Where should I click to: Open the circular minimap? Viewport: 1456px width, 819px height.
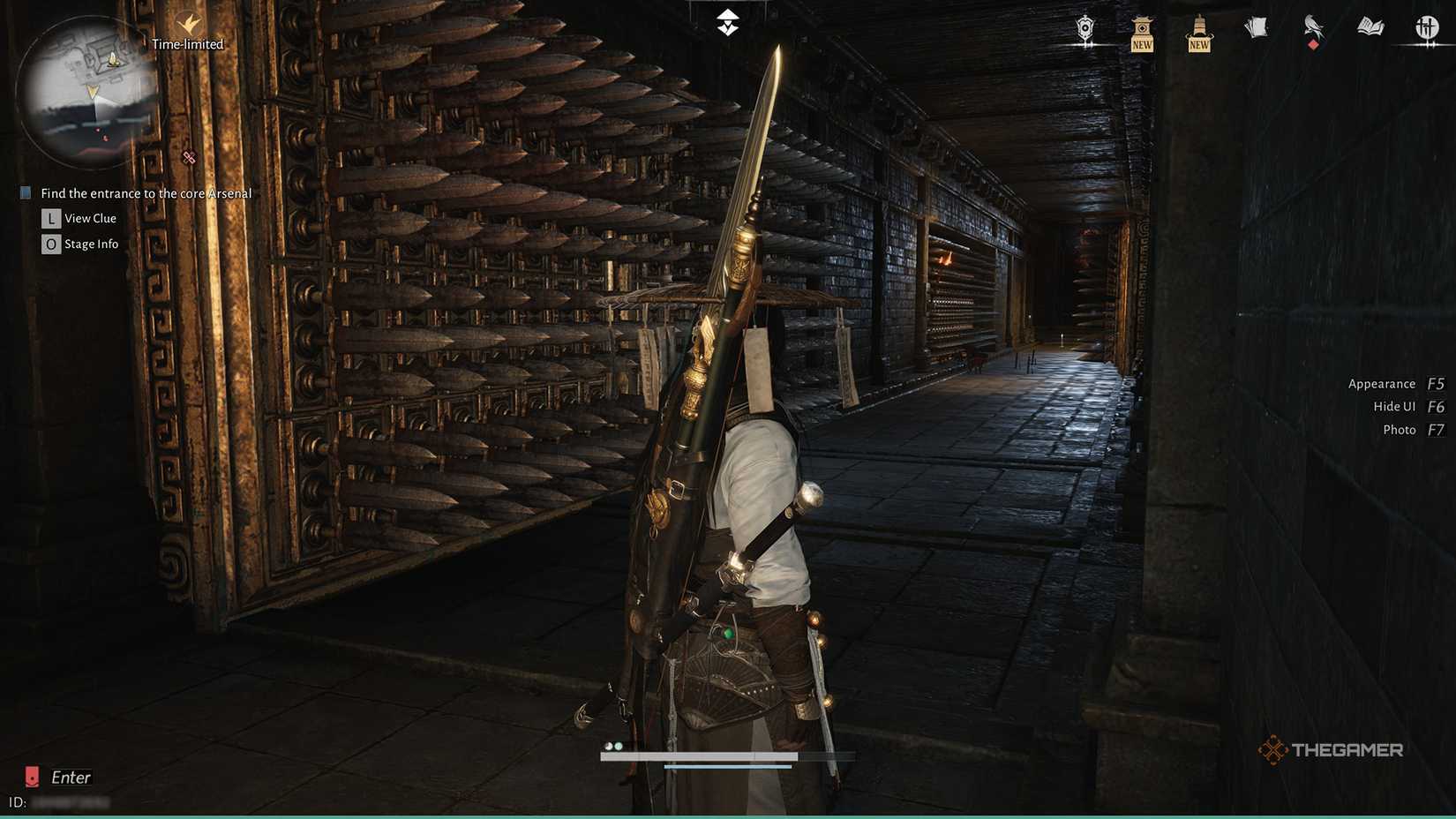tap(86, 94)
